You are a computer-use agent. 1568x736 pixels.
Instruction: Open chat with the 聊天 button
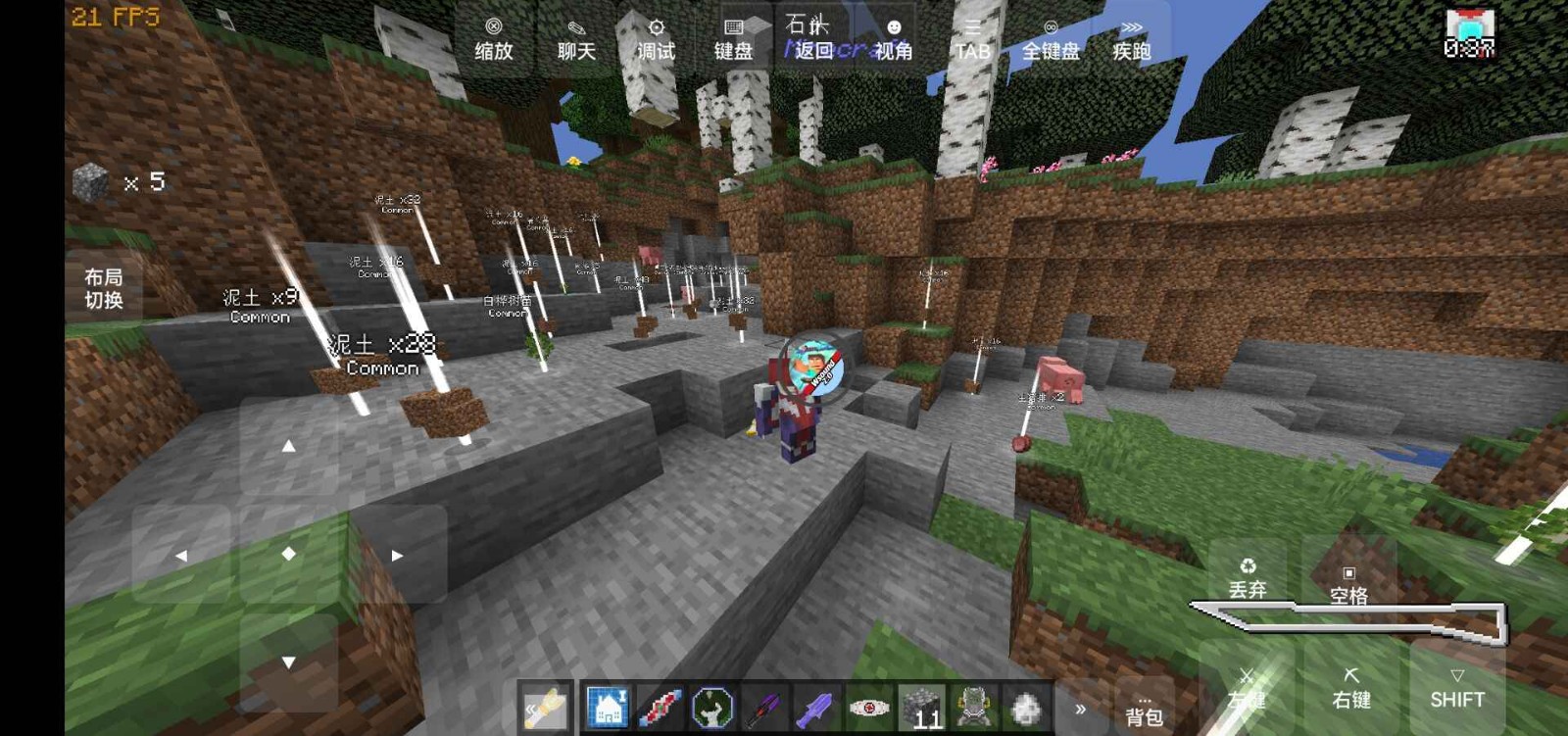(x=576, y=40)
